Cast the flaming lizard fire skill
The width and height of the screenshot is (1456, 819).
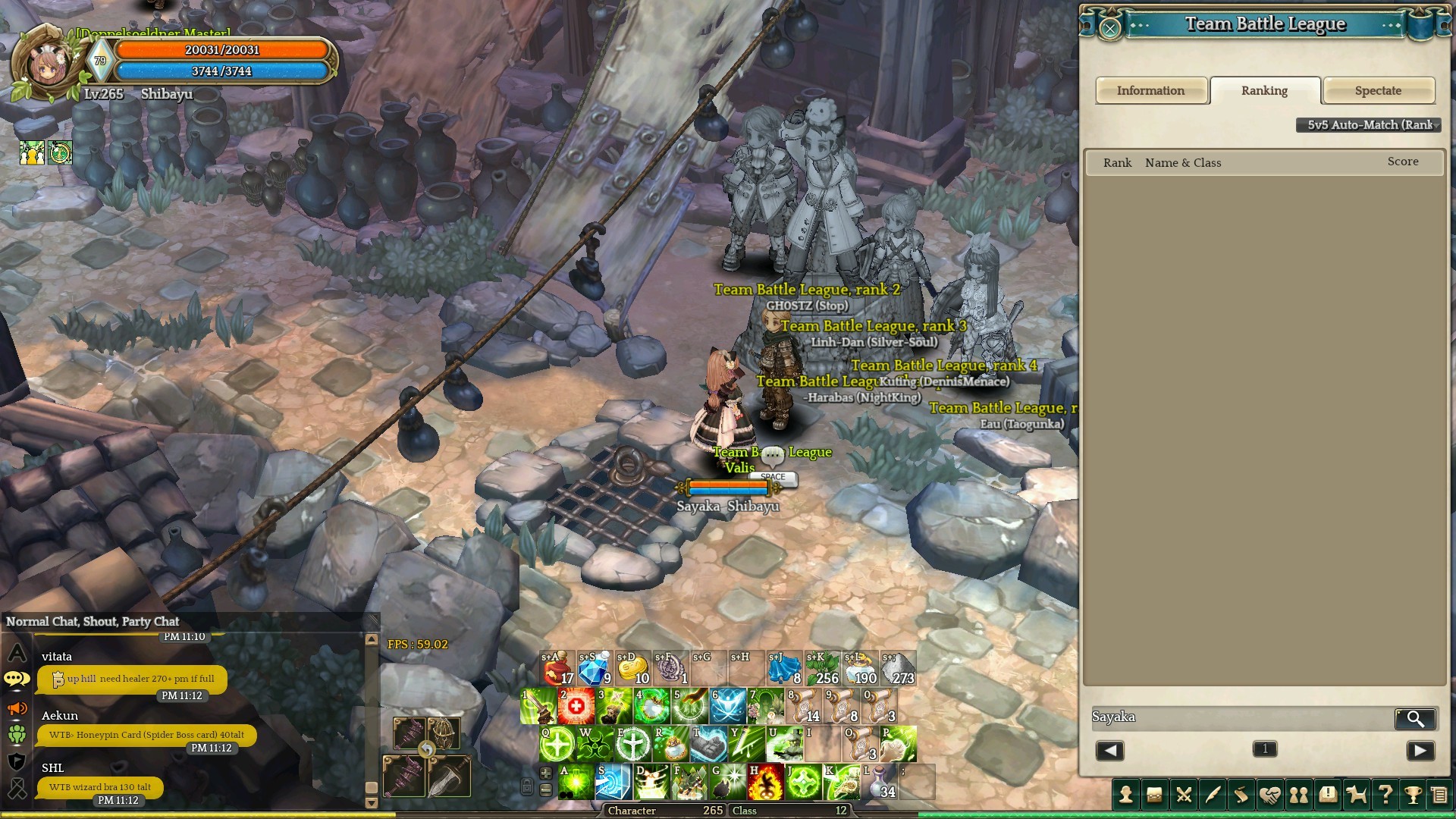click(x=765, y=783)
